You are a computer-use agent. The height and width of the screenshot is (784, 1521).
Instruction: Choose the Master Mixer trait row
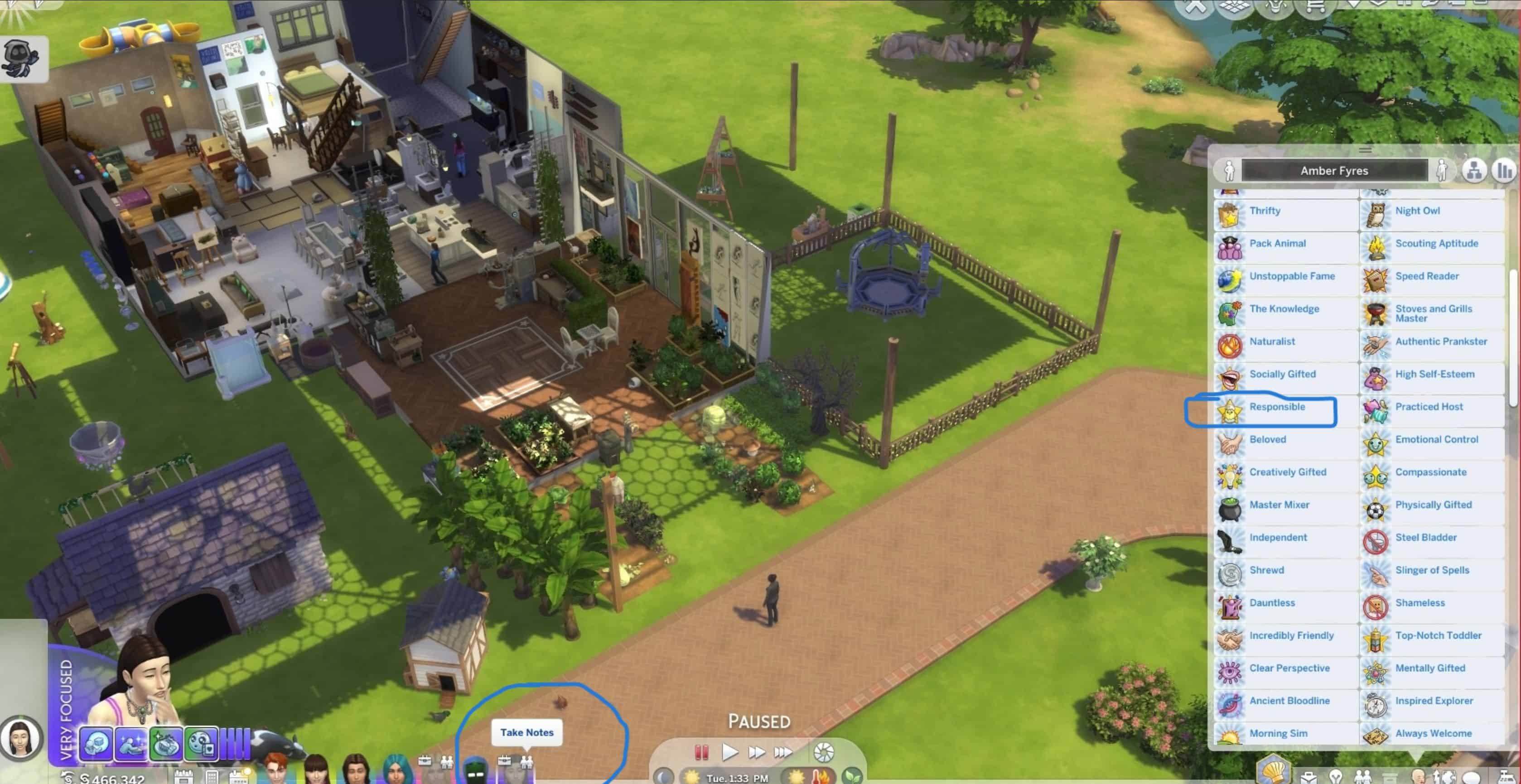click(x=1278, y=505)
